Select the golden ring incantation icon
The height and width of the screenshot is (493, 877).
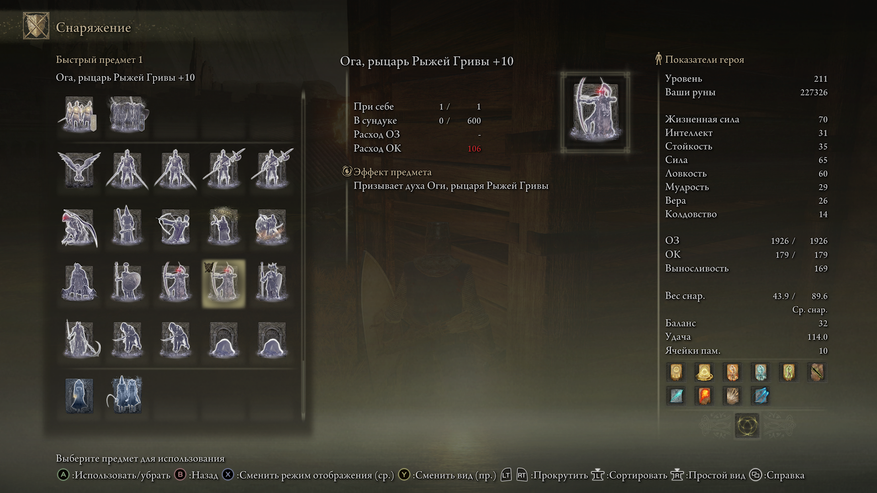pyautogui.click(x=704, y=373)
